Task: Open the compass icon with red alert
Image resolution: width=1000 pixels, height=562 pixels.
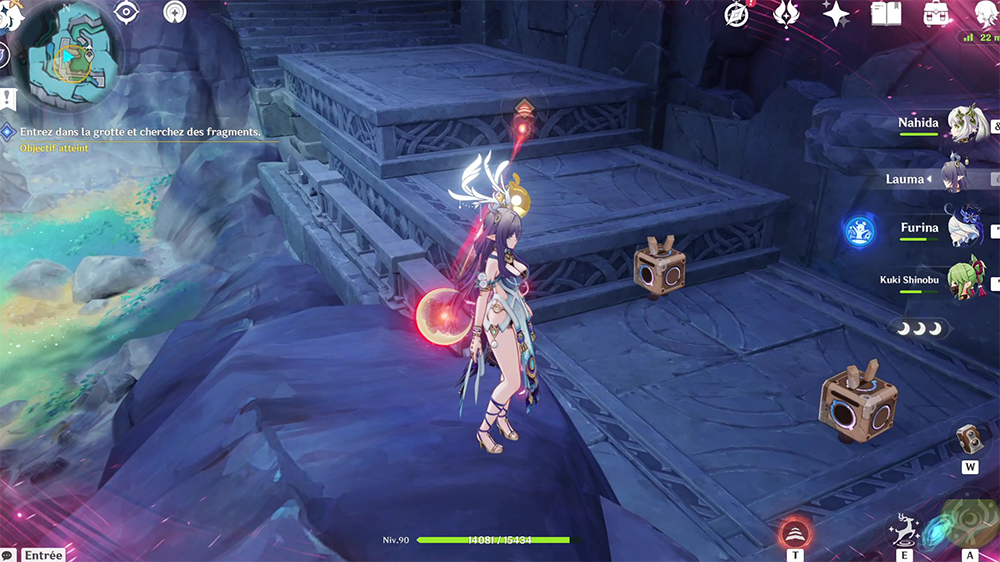Action: coord(737,13)
